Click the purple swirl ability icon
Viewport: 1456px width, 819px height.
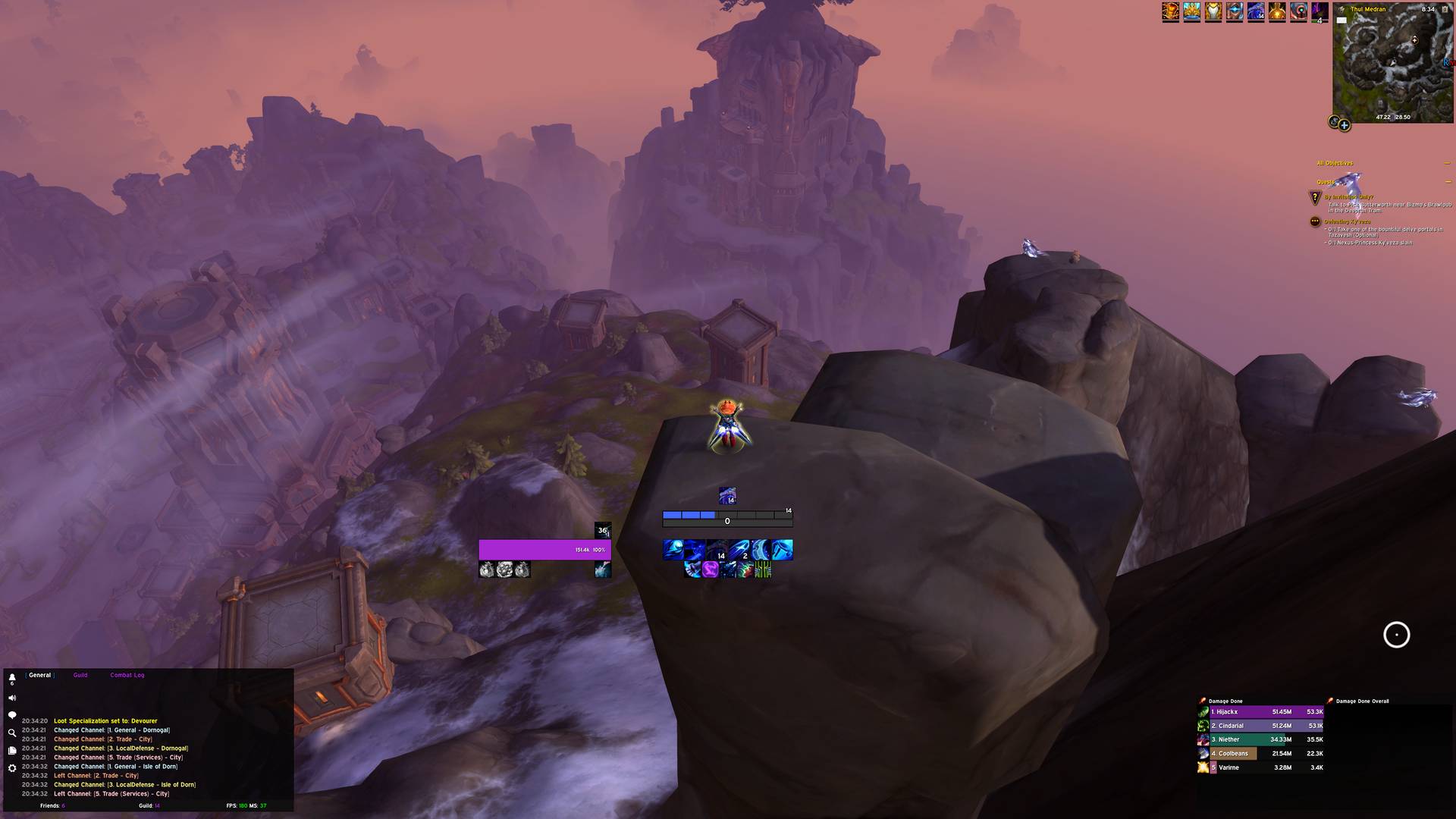click(x=710, y=570)
